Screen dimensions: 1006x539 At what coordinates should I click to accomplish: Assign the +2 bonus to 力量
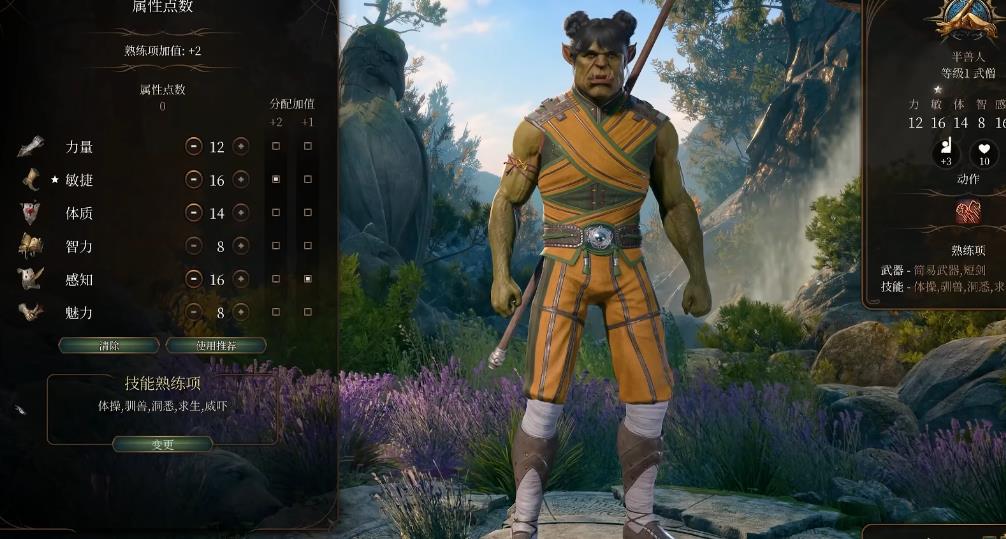pyautogui.click(x=276, y=146)
